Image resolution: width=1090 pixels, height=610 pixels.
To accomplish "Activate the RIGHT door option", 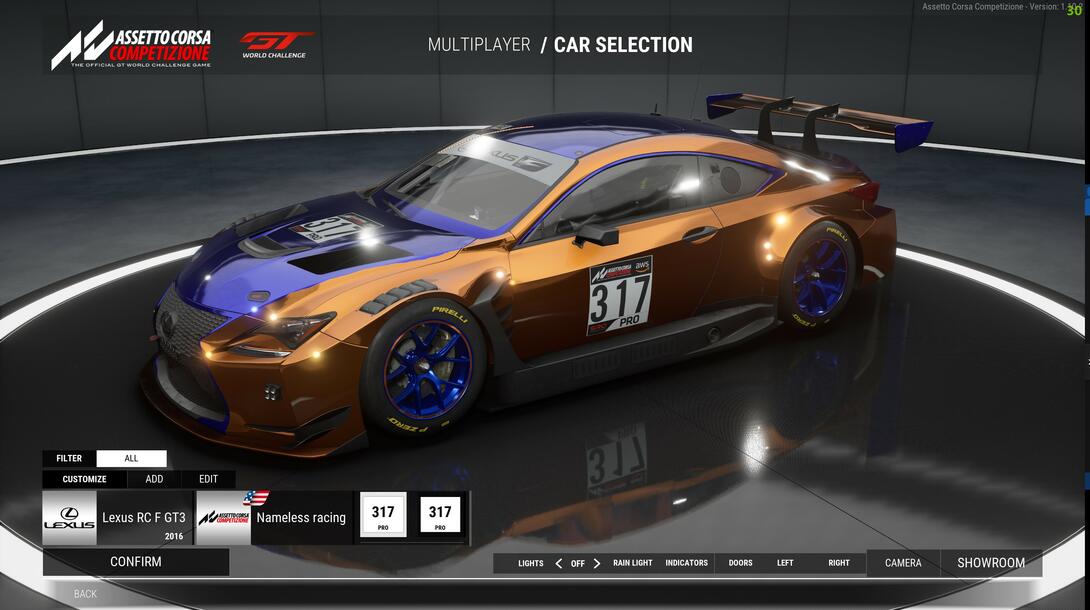I will pos(838,563).
